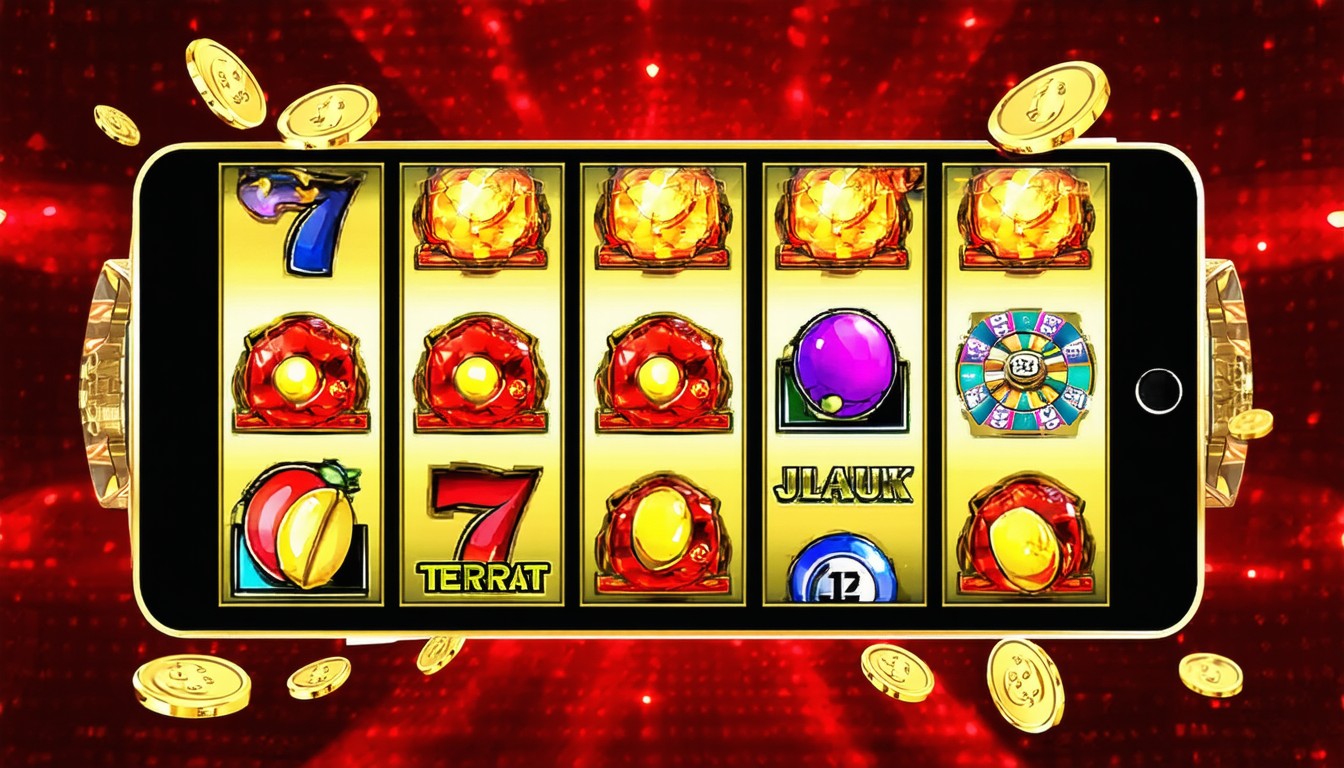Click the purple orb reel symbol
Image resolution: width=1344 pixels, height=768 pixels.
click(845, 365)
